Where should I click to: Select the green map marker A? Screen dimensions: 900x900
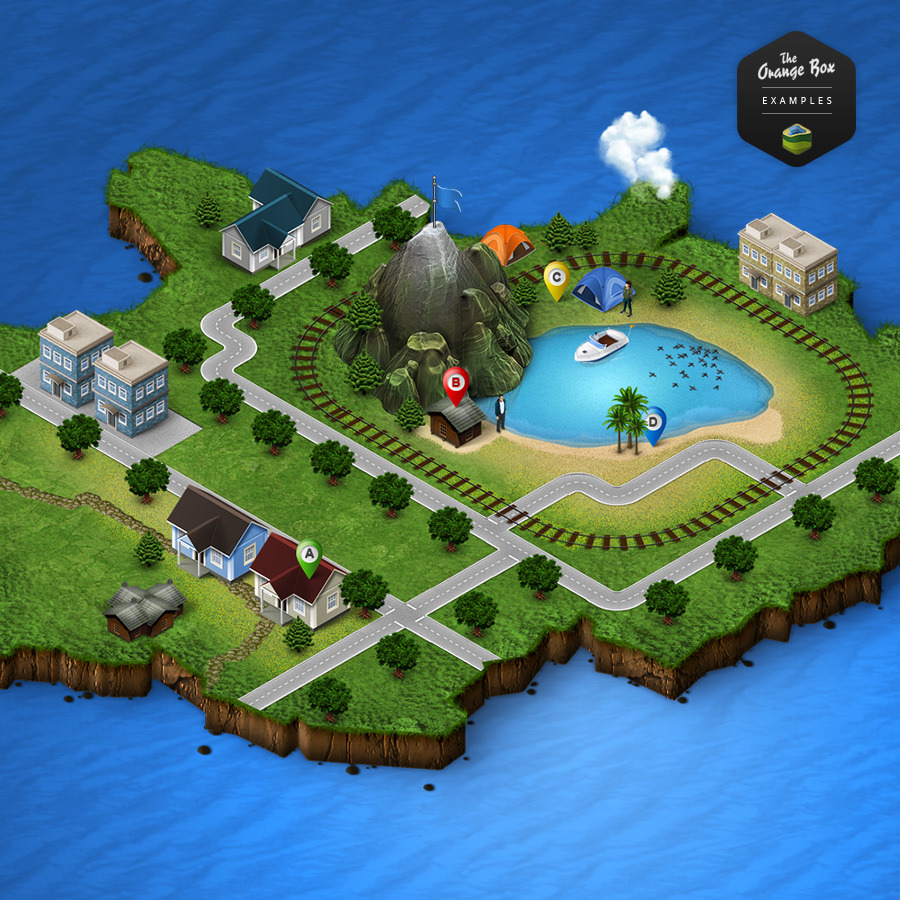click(x=309, y=554)
